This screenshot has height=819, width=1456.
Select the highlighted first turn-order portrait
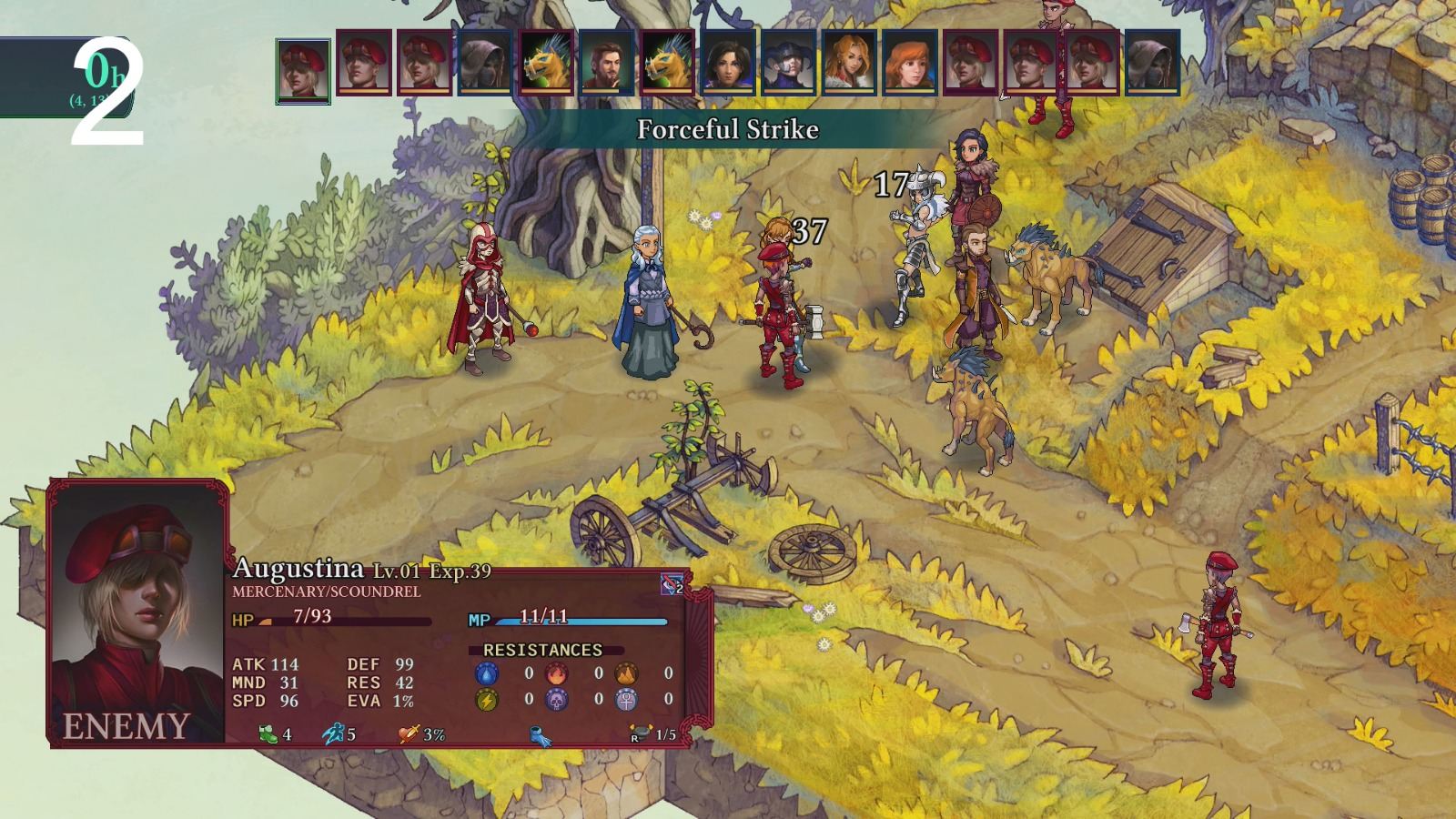301,68
